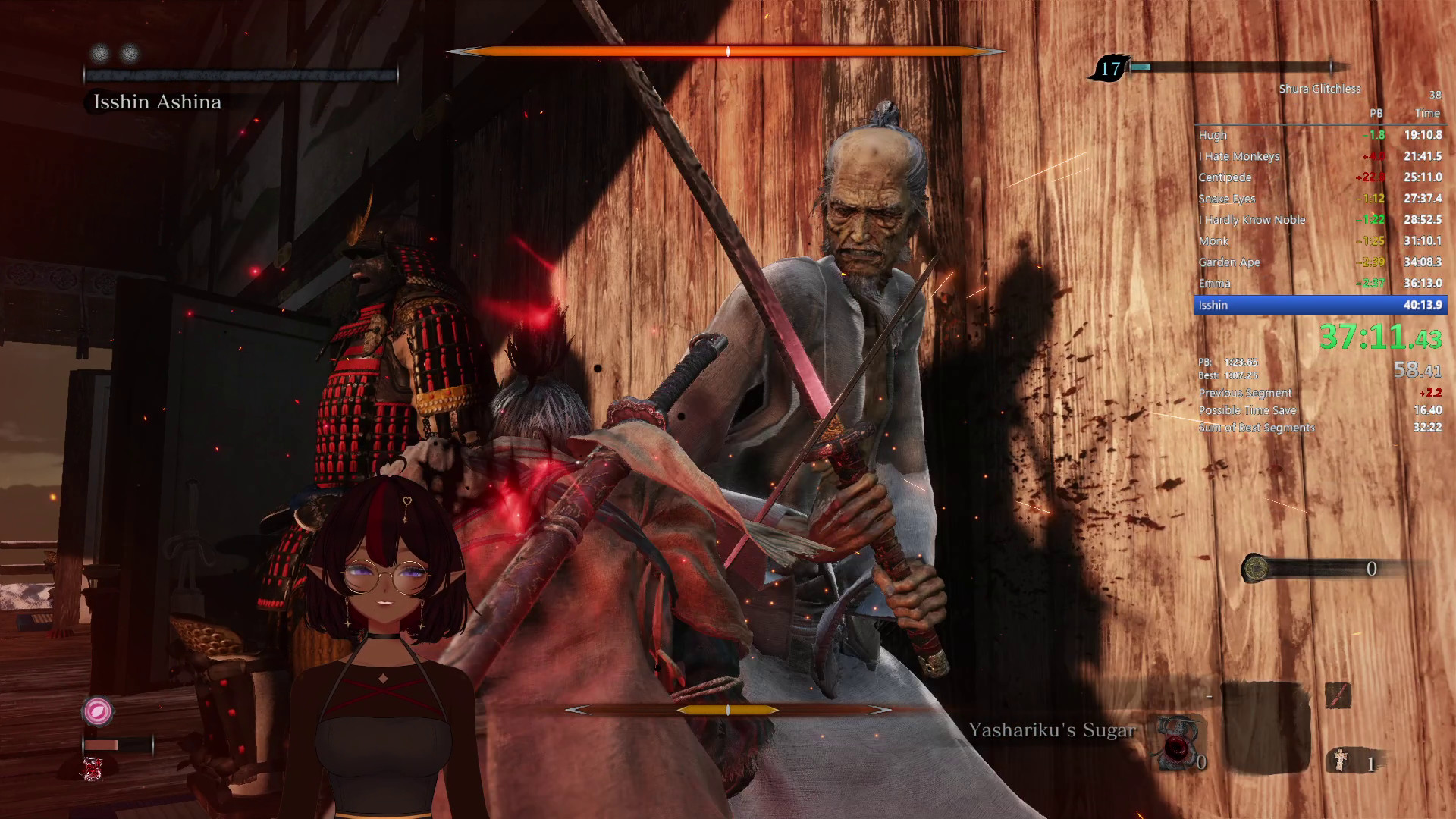Viewport: 1456px width, 819px height.
Task: Click the sen coin pouch icon
Action: 1256,568
